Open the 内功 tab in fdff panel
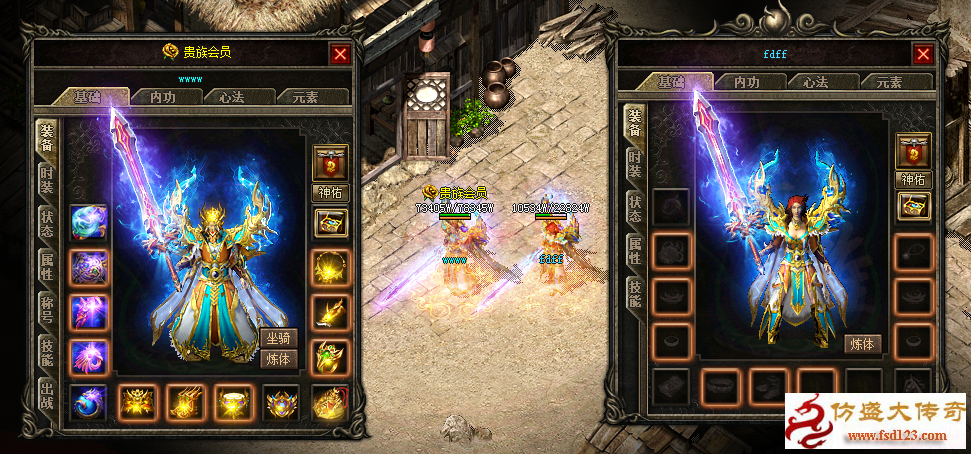The width and height of the screenshot is (971, 454). point(747,82)
